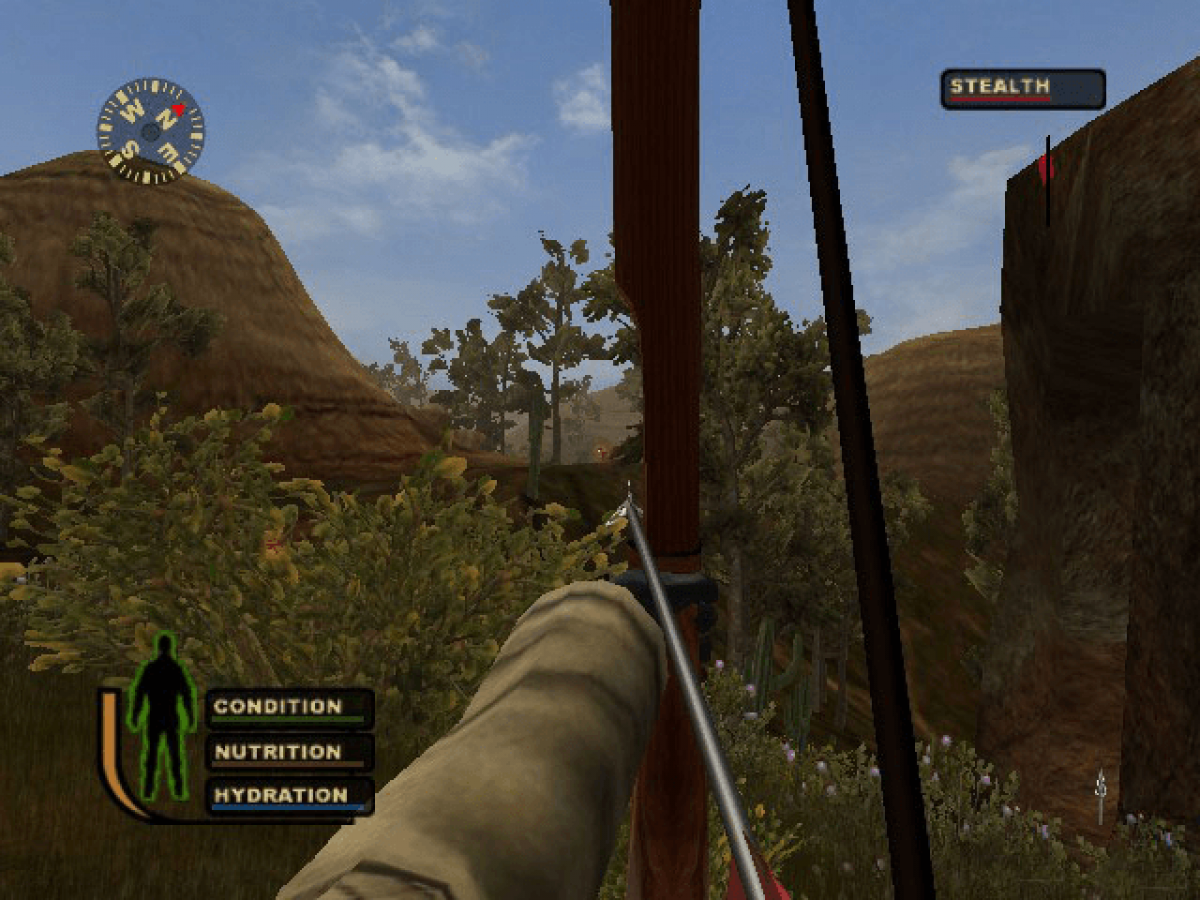Click the small arrow ammo icon
This screenshot has height=900, width=1200.
point(1101,796)
